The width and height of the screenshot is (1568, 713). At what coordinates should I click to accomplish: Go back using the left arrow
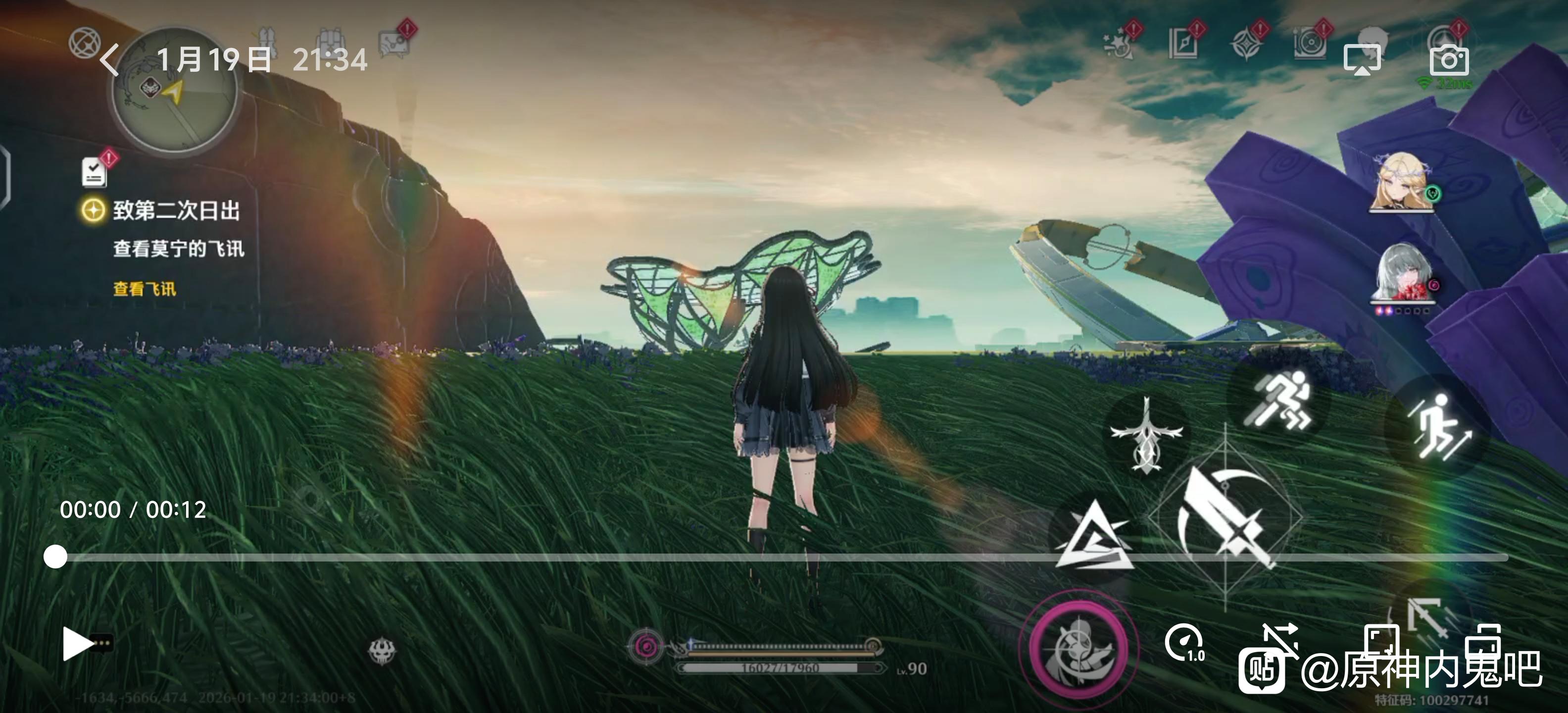109,60
